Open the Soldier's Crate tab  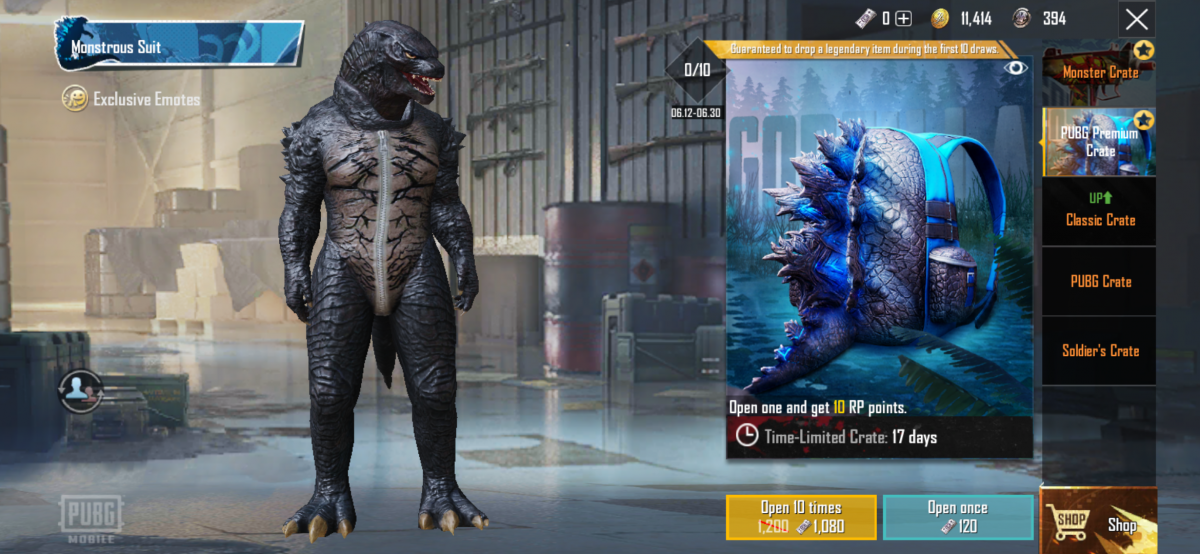coord(1099,350)
